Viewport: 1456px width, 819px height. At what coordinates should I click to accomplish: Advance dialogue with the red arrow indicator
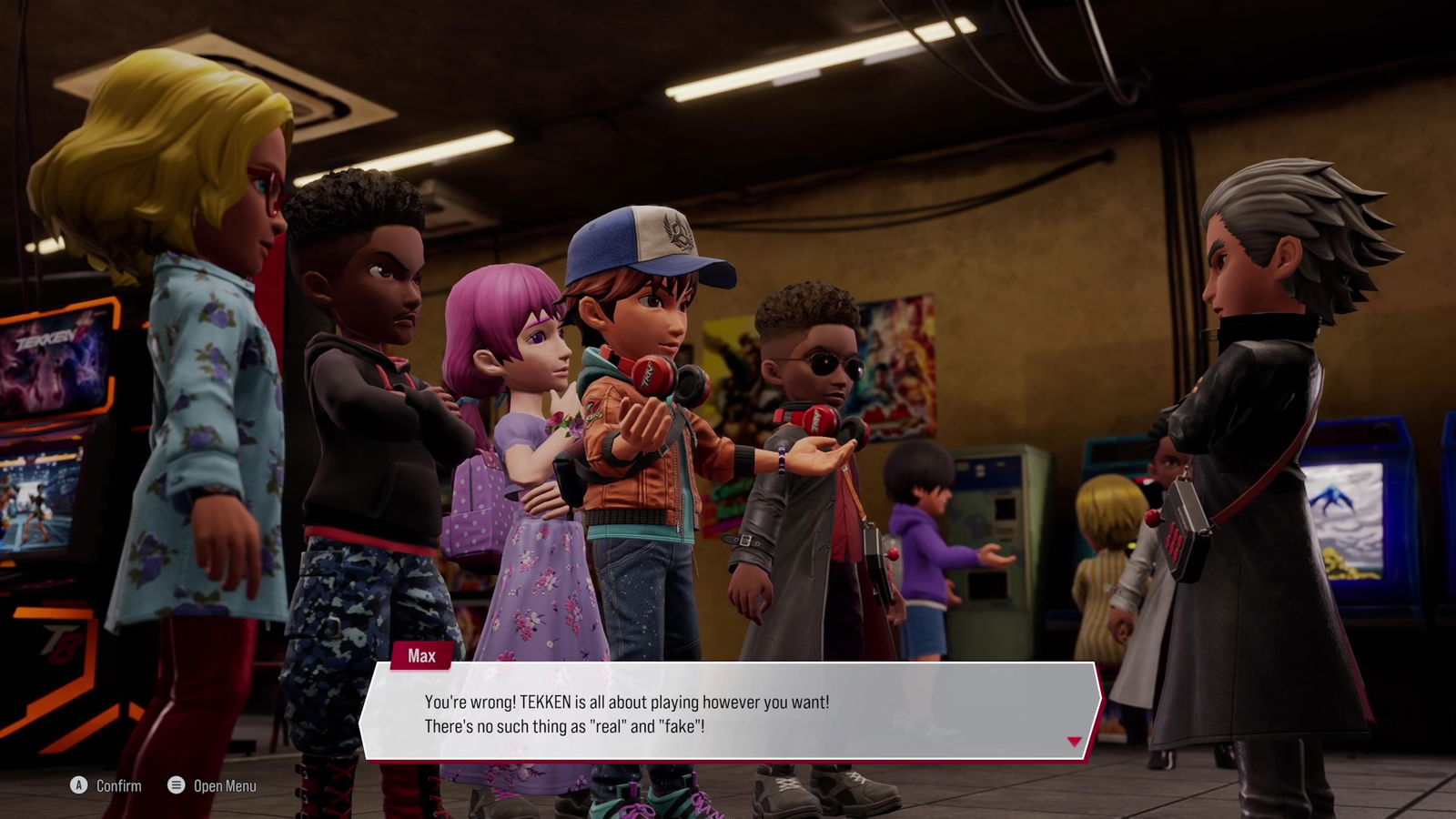(1074, 742)
